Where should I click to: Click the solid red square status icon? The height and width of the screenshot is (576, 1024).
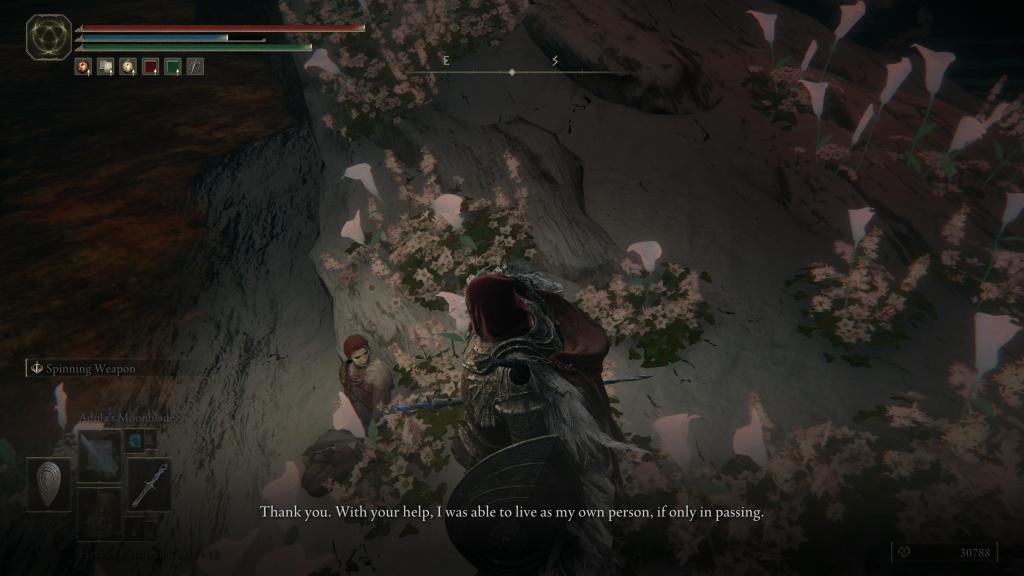pos(150,67)
